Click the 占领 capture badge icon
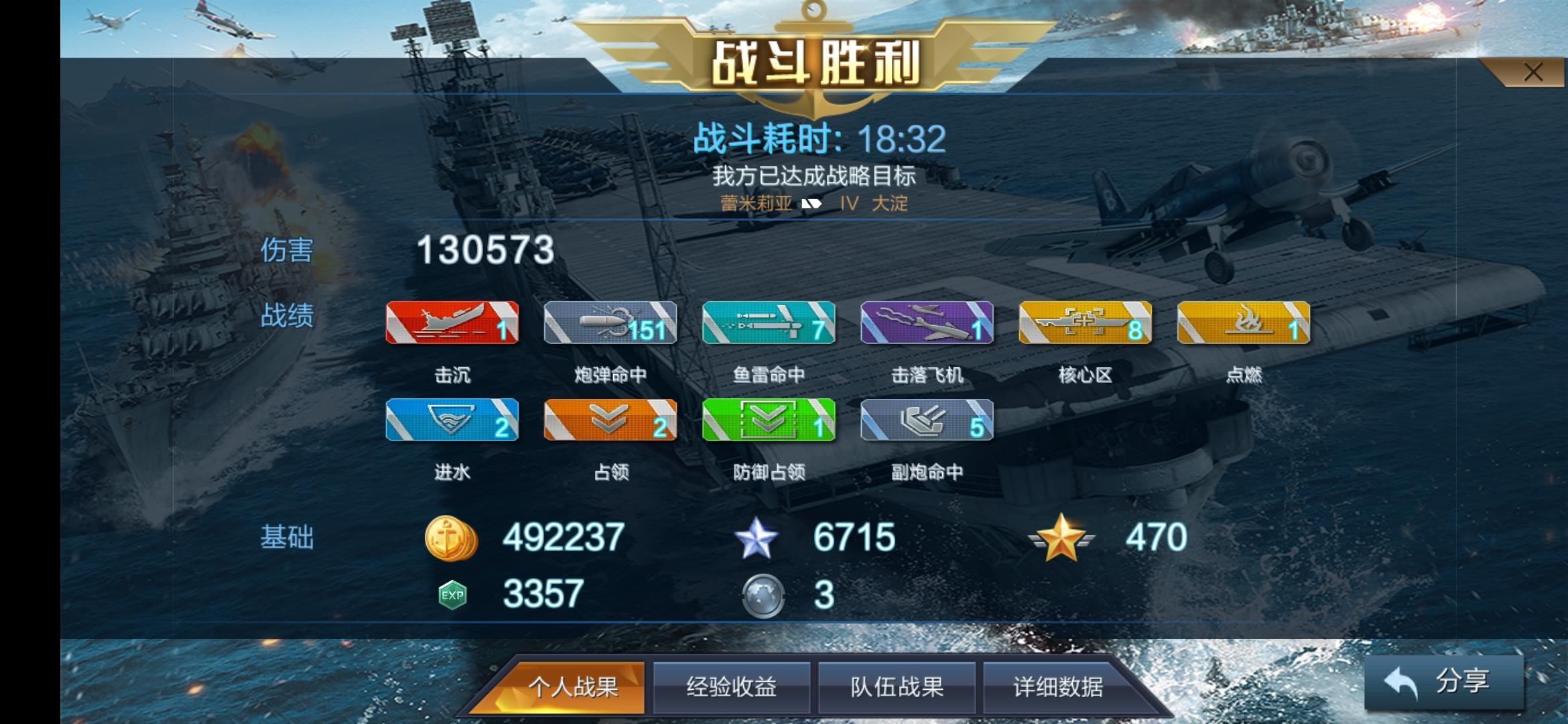 610,420
